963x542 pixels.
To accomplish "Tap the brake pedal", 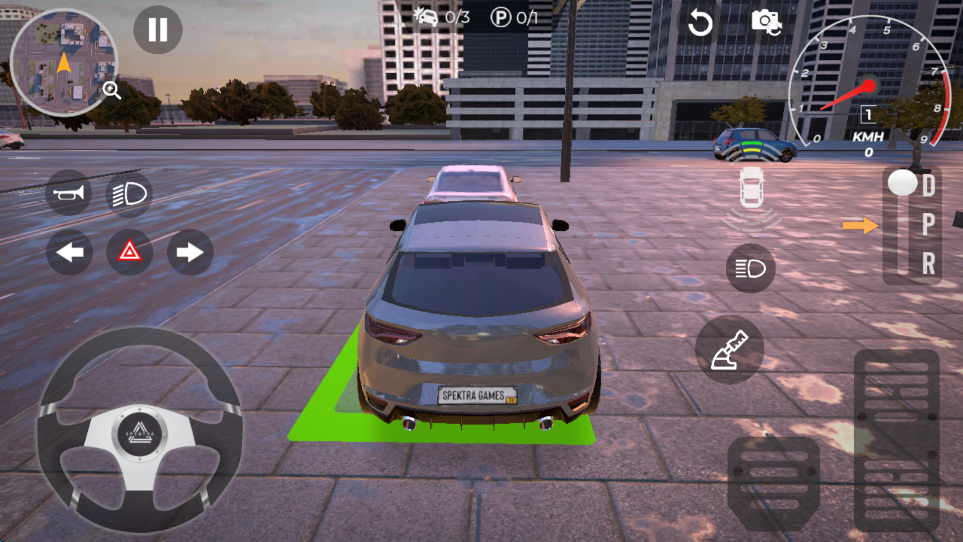I will (773, 485).
